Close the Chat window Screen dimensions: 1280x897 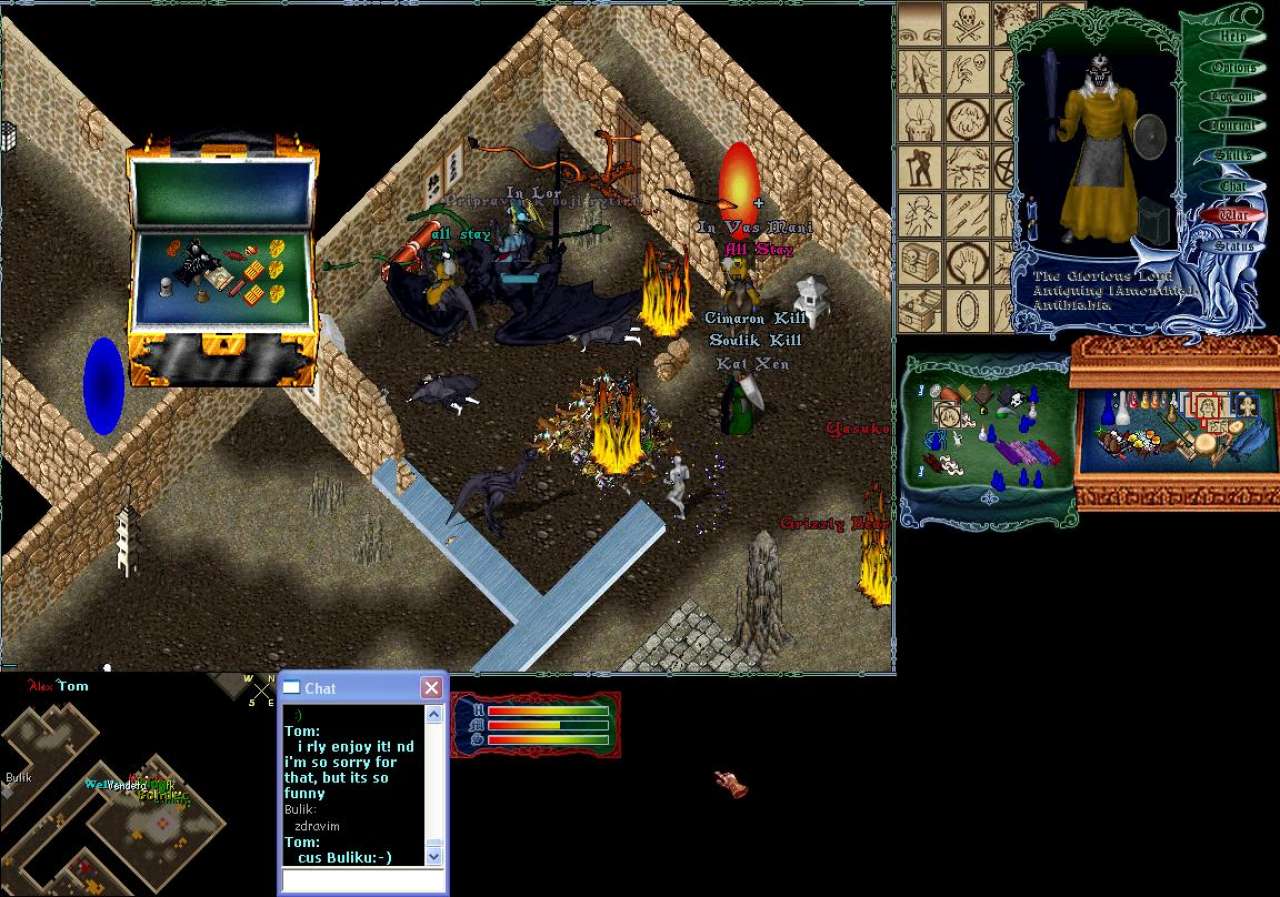point(431,688)
